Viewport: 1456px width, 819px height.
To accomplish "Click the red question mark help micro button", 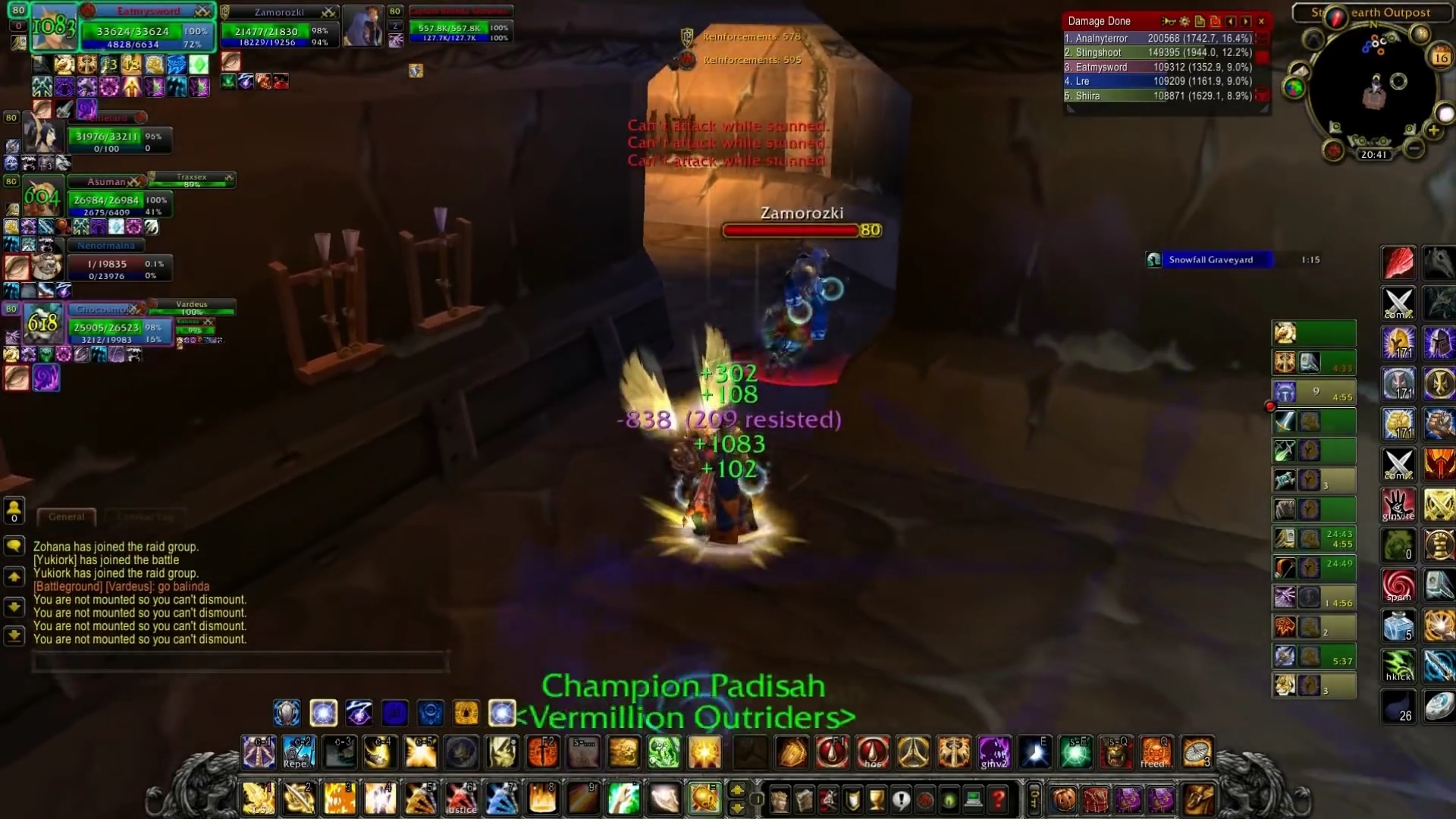I will 999,800.
